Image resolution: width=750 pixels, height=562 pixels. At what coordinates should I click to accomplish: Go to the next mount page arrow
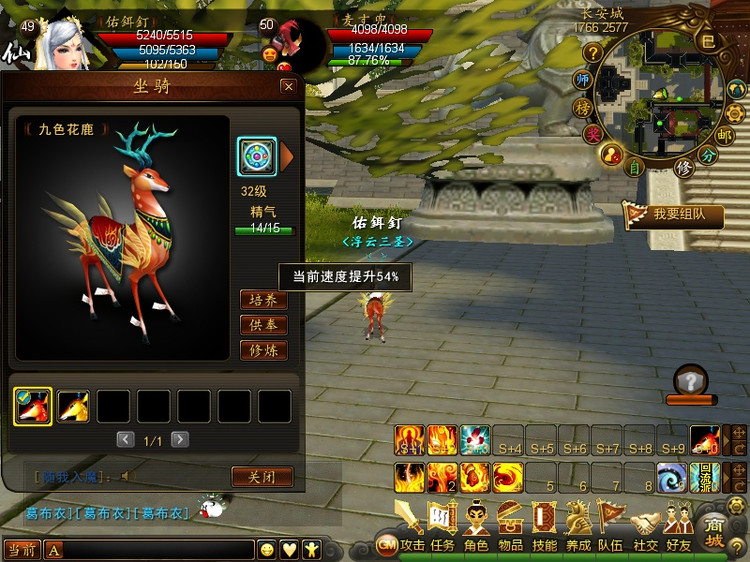[180, 439]
